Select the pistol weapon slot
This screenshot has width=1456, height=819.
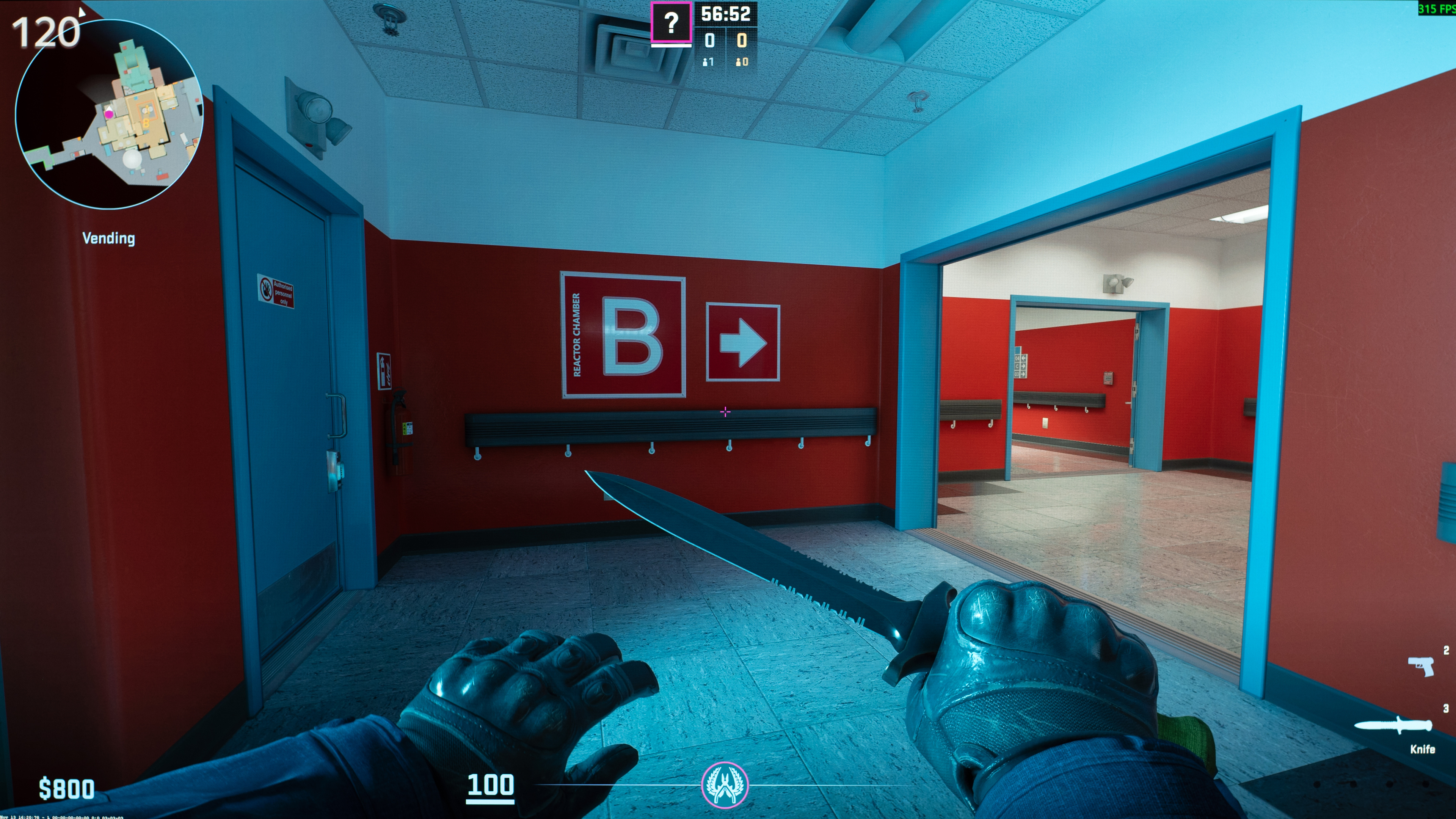1420,665
